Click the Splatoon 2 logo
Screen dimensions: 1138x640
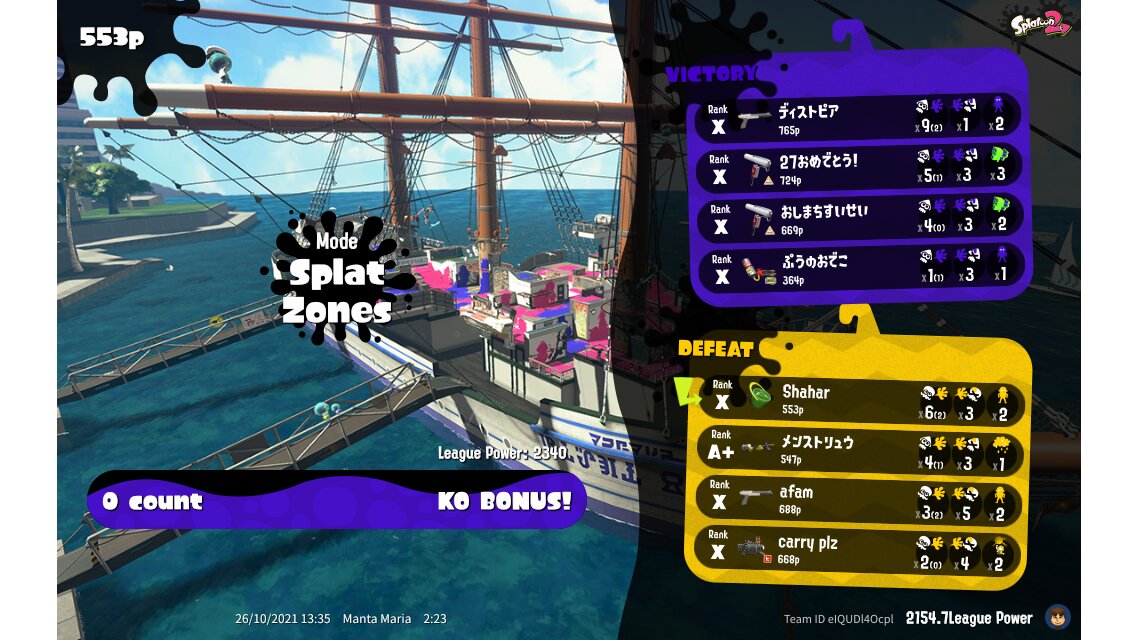[x=1041, y=24]
